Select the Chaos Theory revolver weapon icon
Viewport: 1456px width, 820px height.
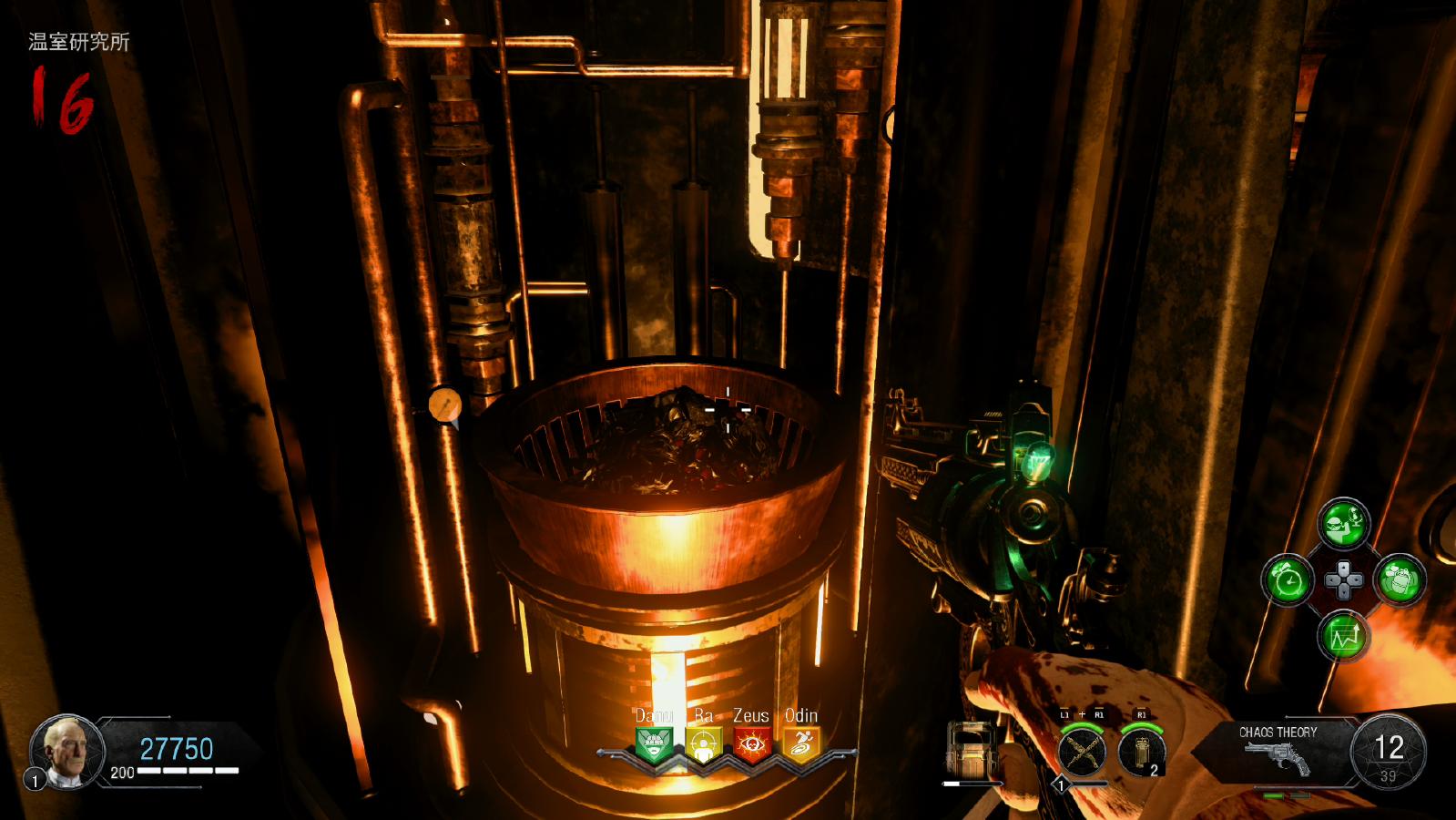(1278, 757)
